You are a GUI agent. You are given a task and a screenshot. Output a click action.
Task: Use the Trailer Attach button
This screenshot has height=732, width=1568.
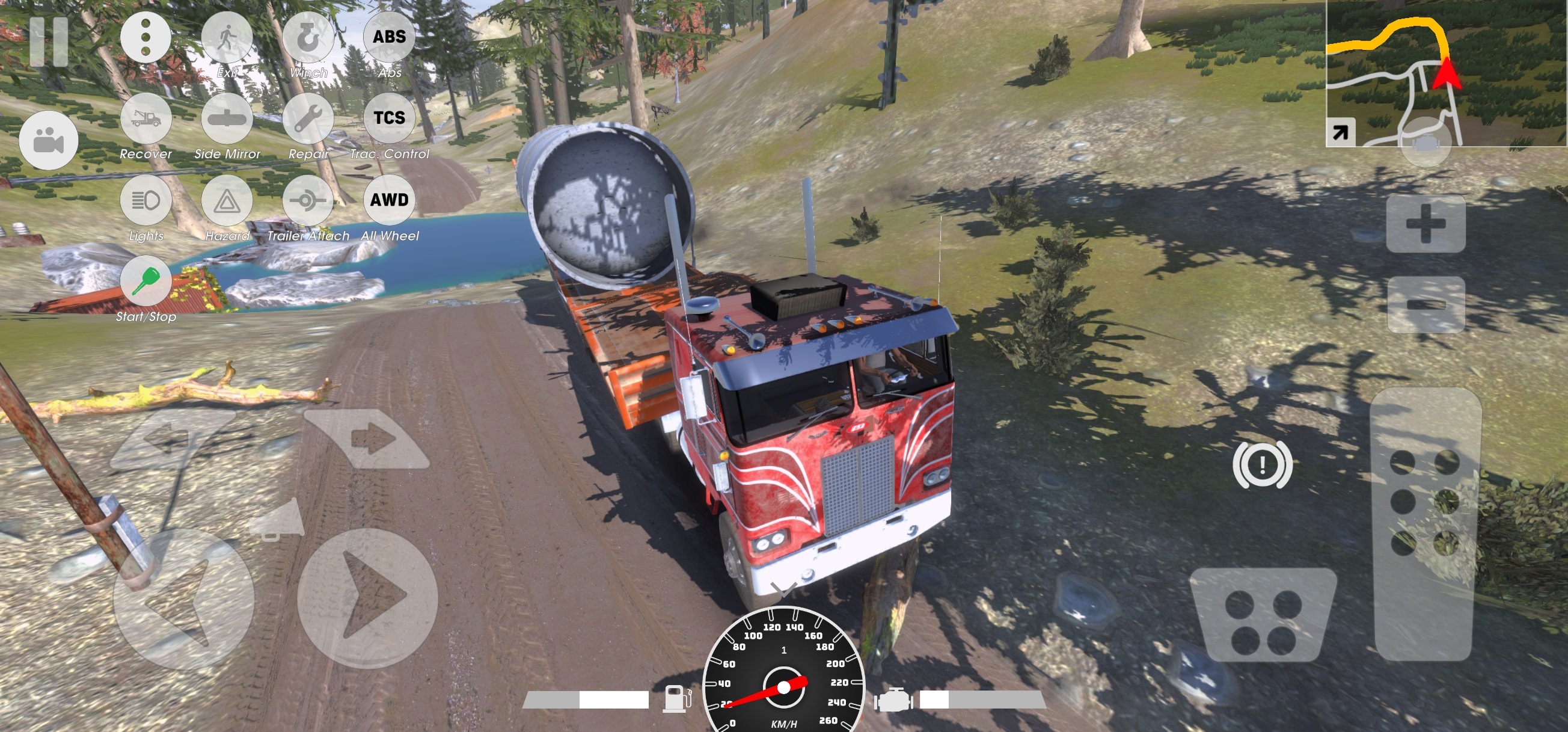[308, 200]
